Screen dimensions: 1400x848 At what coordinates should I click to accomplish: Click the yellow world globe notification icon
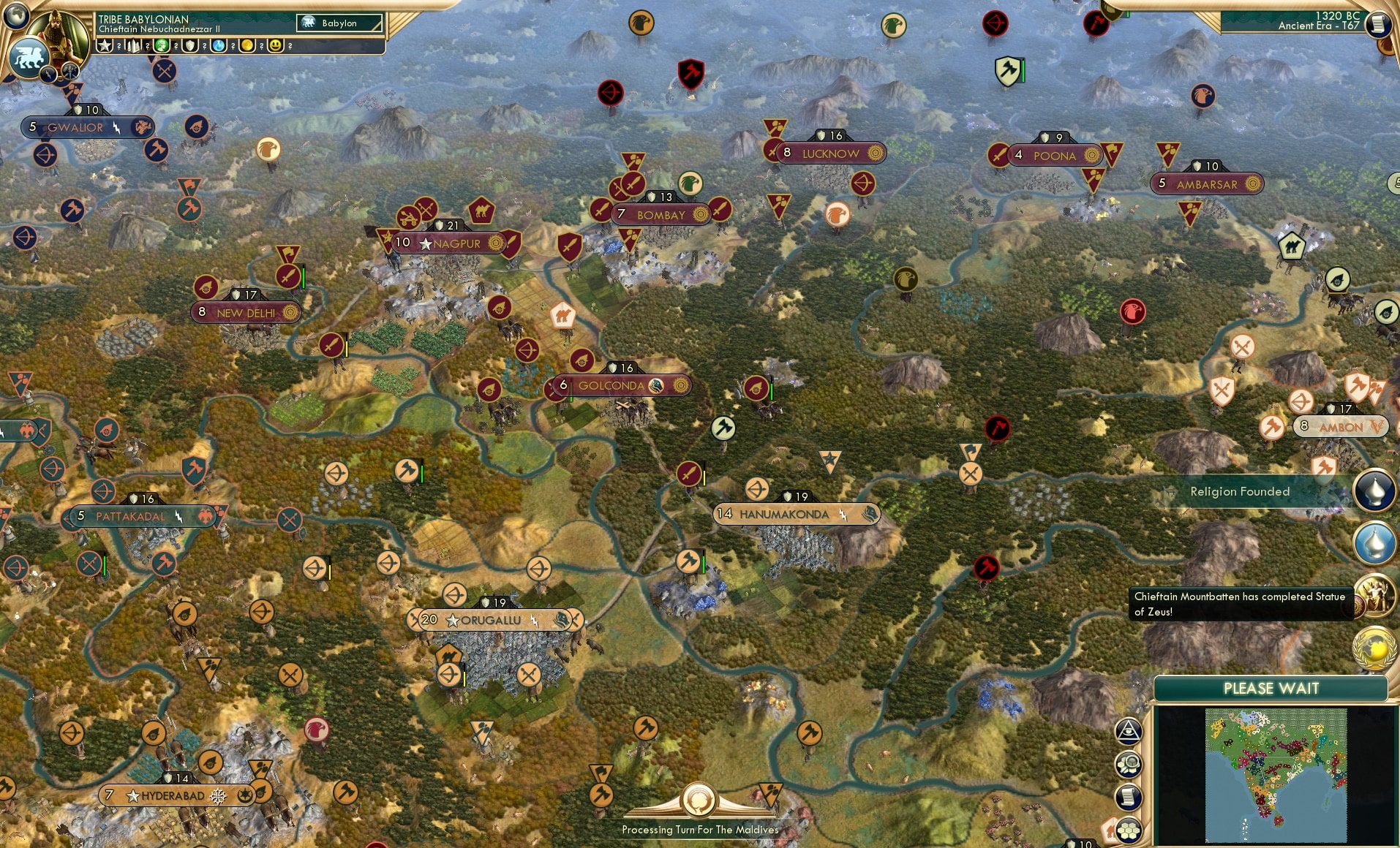pyautogui.click(x=1374, y=648)
